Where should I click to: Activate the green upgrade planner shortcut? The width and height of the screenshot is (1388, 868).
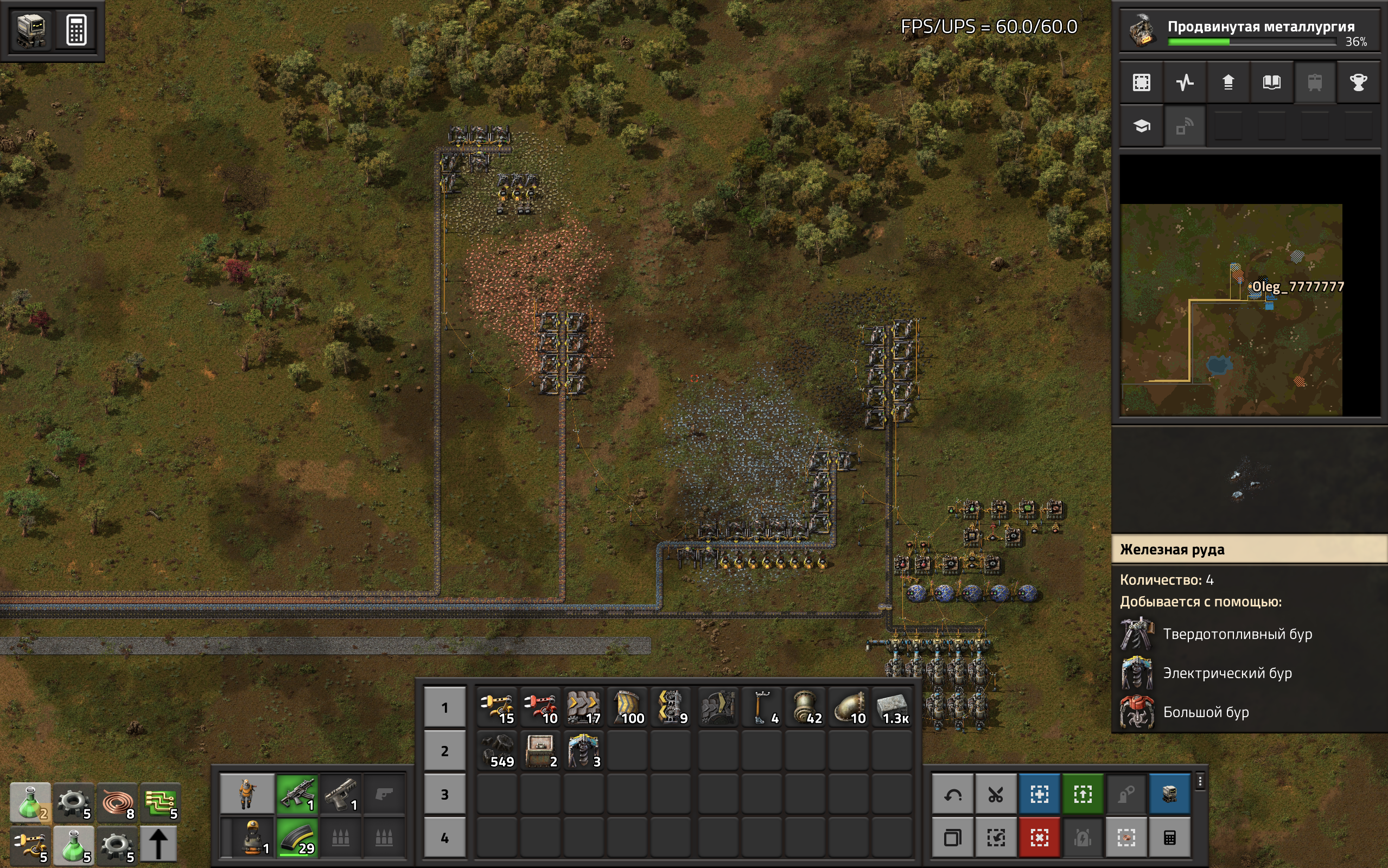pyautogui.click(x=1083, y=795)
